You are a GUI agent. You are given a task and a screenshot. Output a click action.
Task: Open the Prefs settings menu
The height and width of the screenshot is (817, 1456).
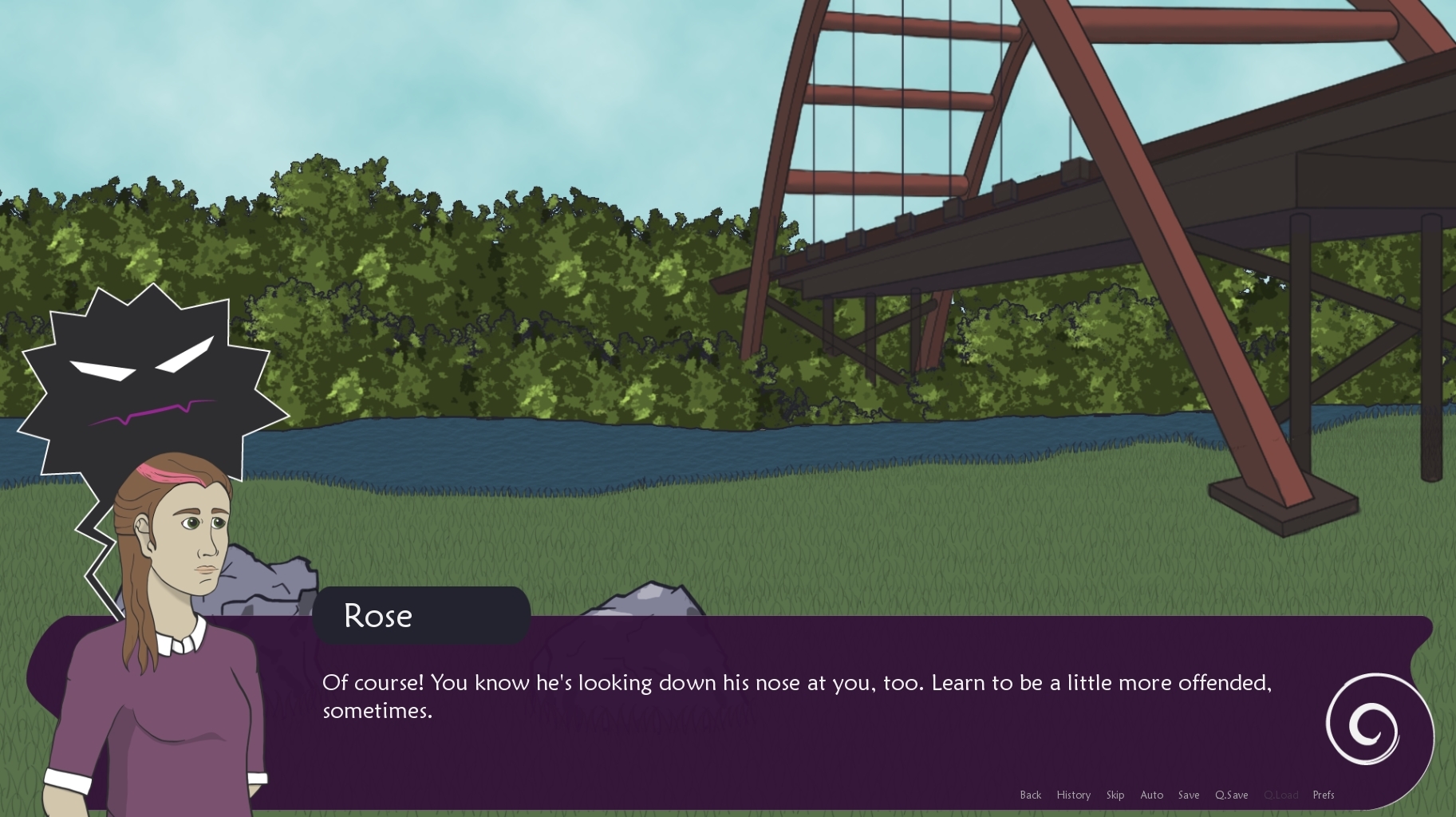tap(1323, 795)
